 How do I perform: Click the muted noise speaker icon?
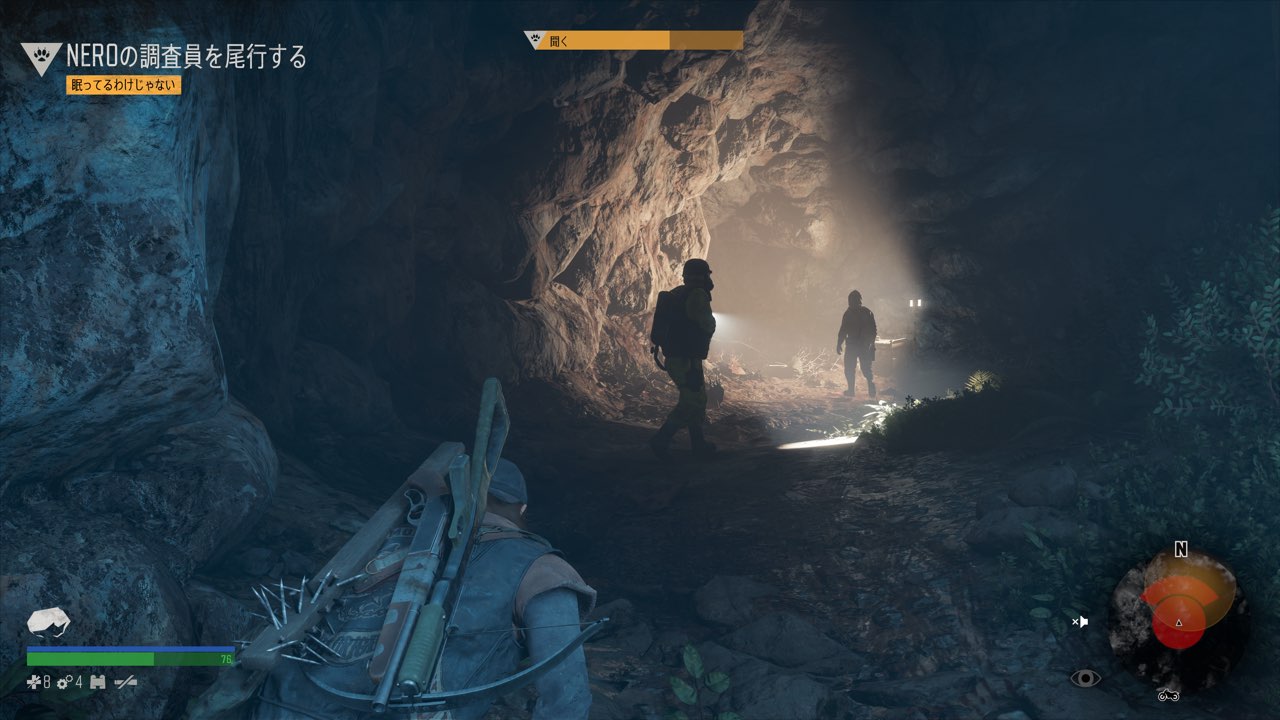pyautogui.click(x=1080, y=622)
